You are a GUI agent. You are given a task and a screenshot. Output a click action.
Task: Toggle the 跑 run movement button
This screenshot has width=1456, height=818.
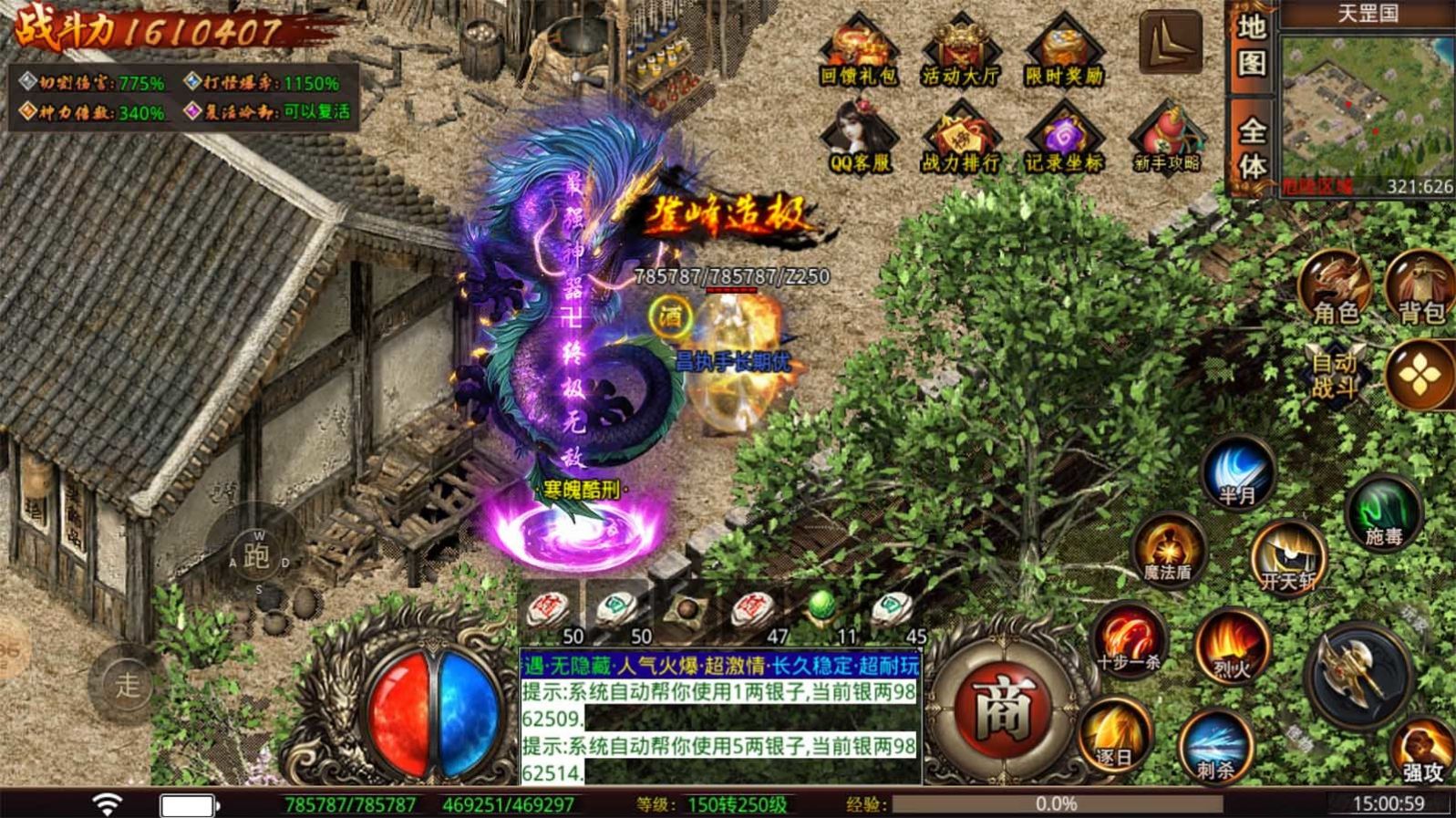pyautogui.click(x=257, y=555)
